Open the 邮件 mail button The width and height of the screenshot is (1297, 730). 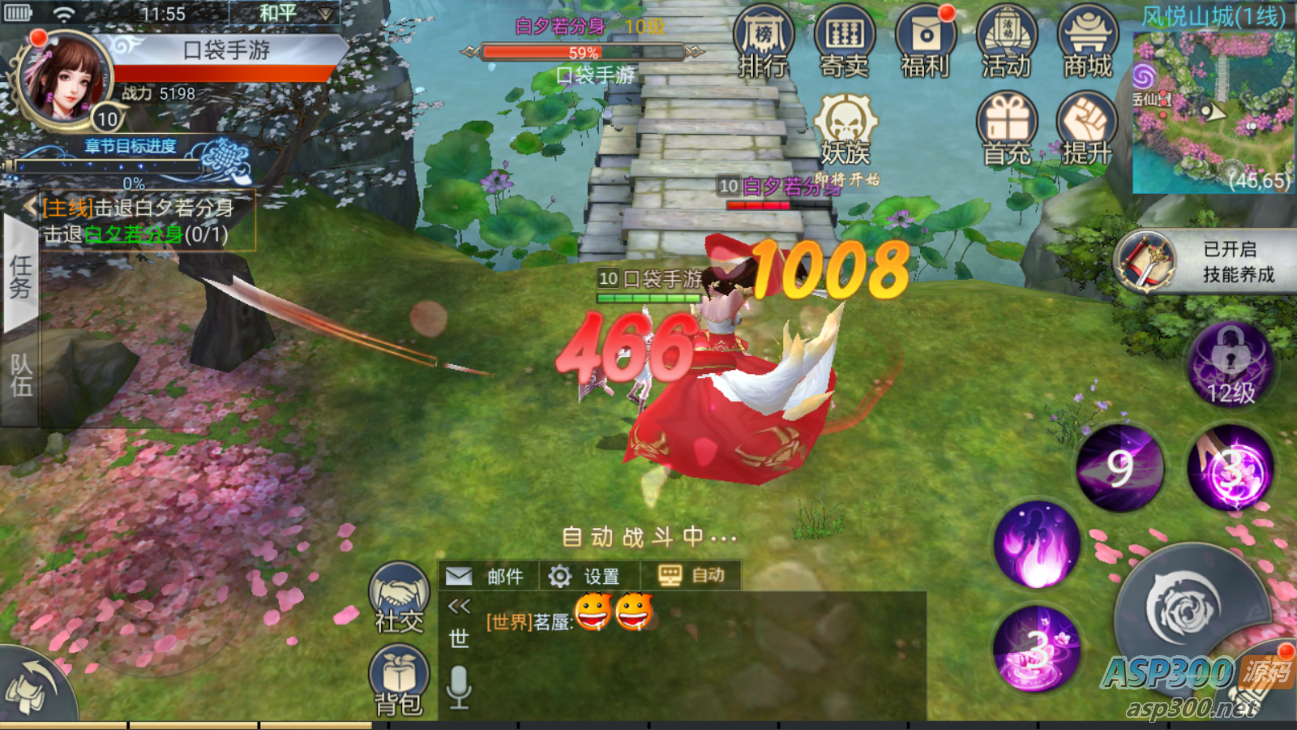487,576
